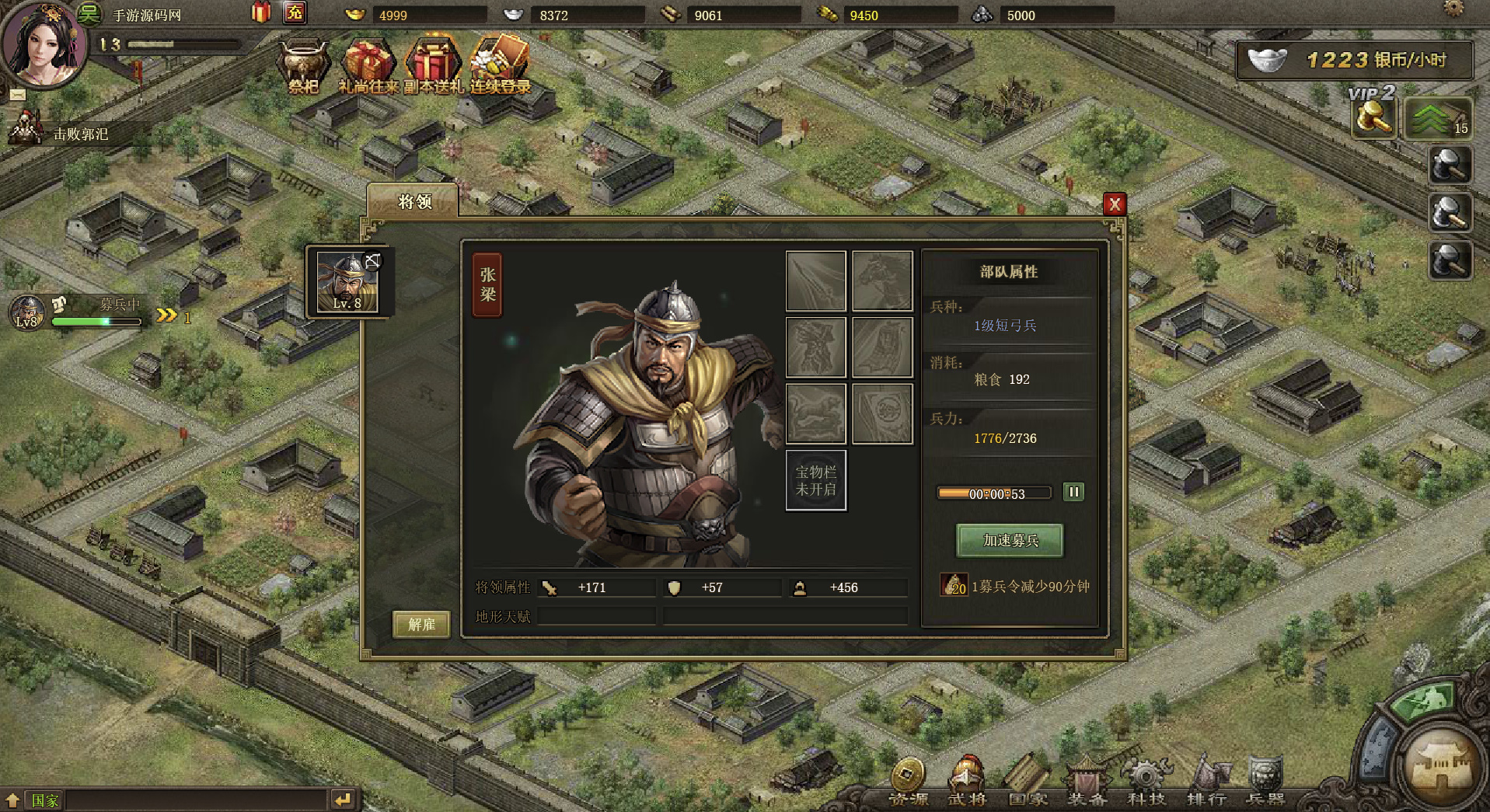Click the 加速募兵 speed-up recruitment button
The width and height of the screenshot is (1490, 812).
(x=1010, y=540)
